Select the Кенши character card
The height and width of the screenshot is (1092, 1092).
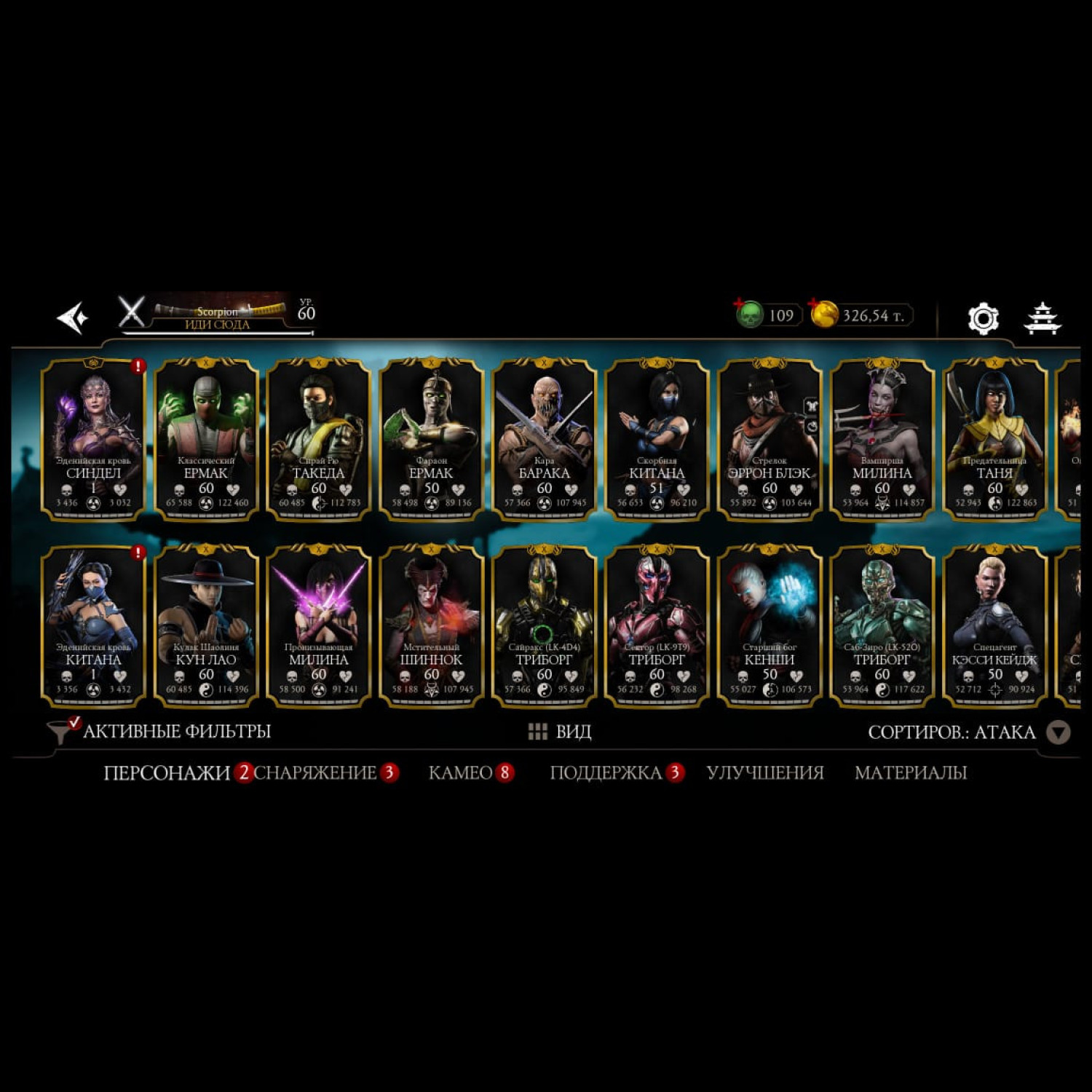point(769,626)
